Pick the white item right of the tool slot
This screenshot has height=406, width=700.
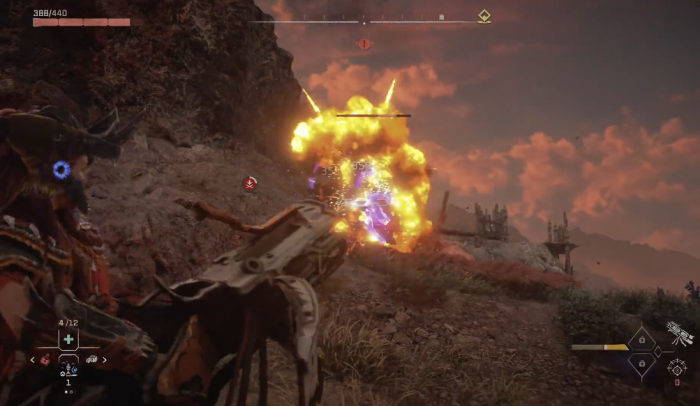point(92,360)
